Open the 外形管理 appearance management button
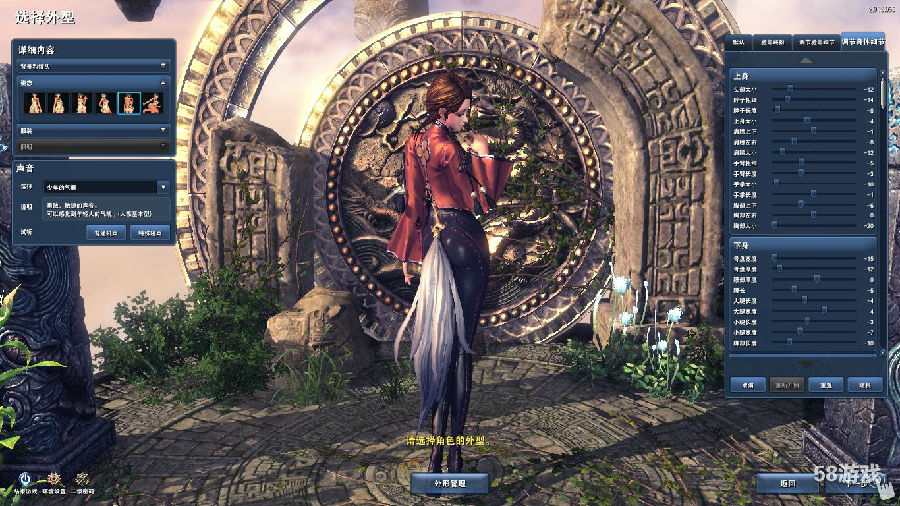This screenshot has height=506, width=900. pos(450,482)
